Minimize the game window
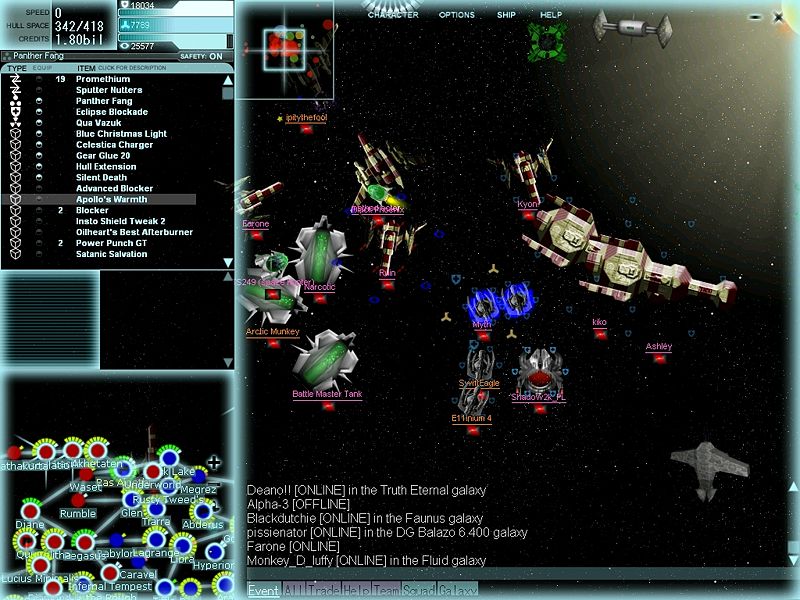The width and height of the screenshot is (800, 600). point(754,16)
